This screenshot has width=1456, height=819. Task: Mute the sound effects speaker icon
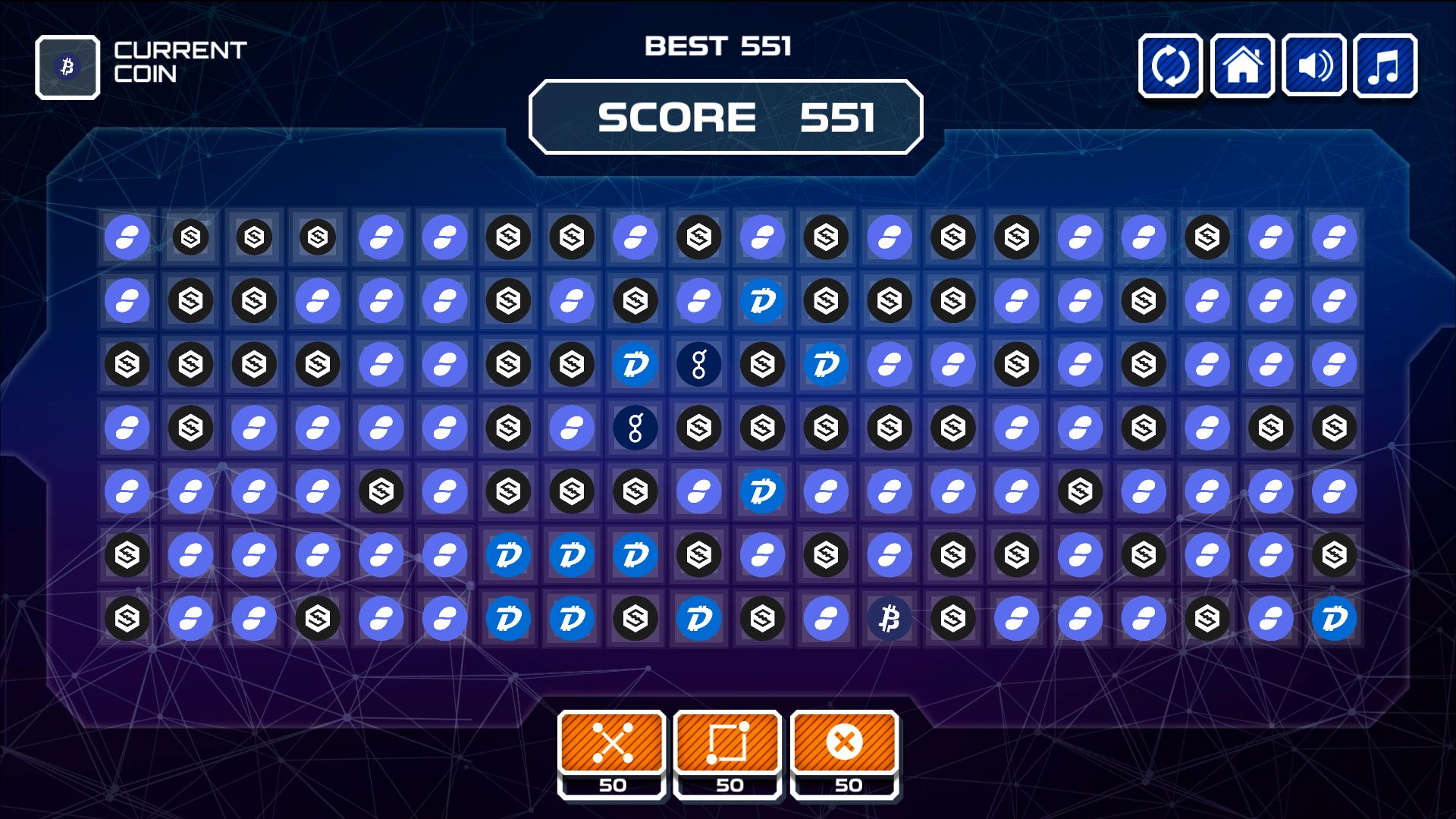pyautogui.click(x=1314, y=67)
